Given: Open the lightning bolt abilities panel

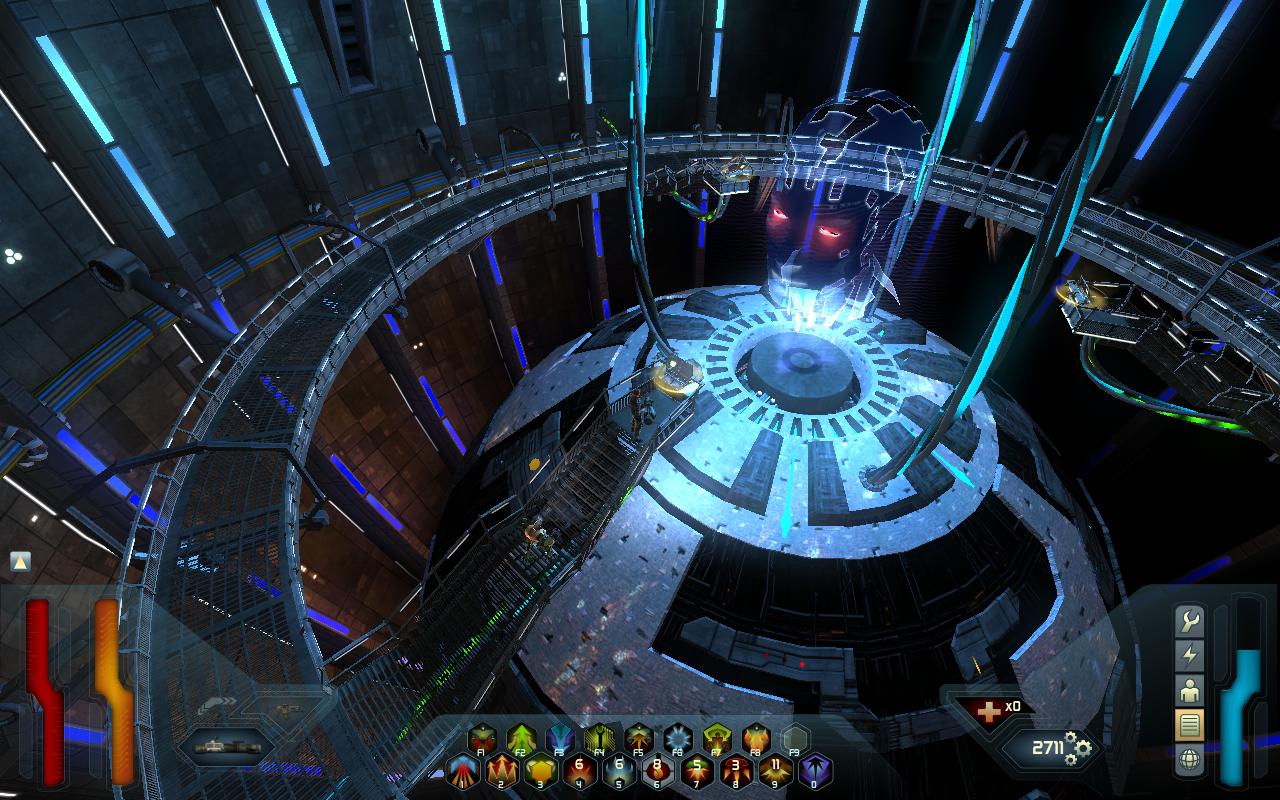Looking at the screenshot, I should (1190, 656).
